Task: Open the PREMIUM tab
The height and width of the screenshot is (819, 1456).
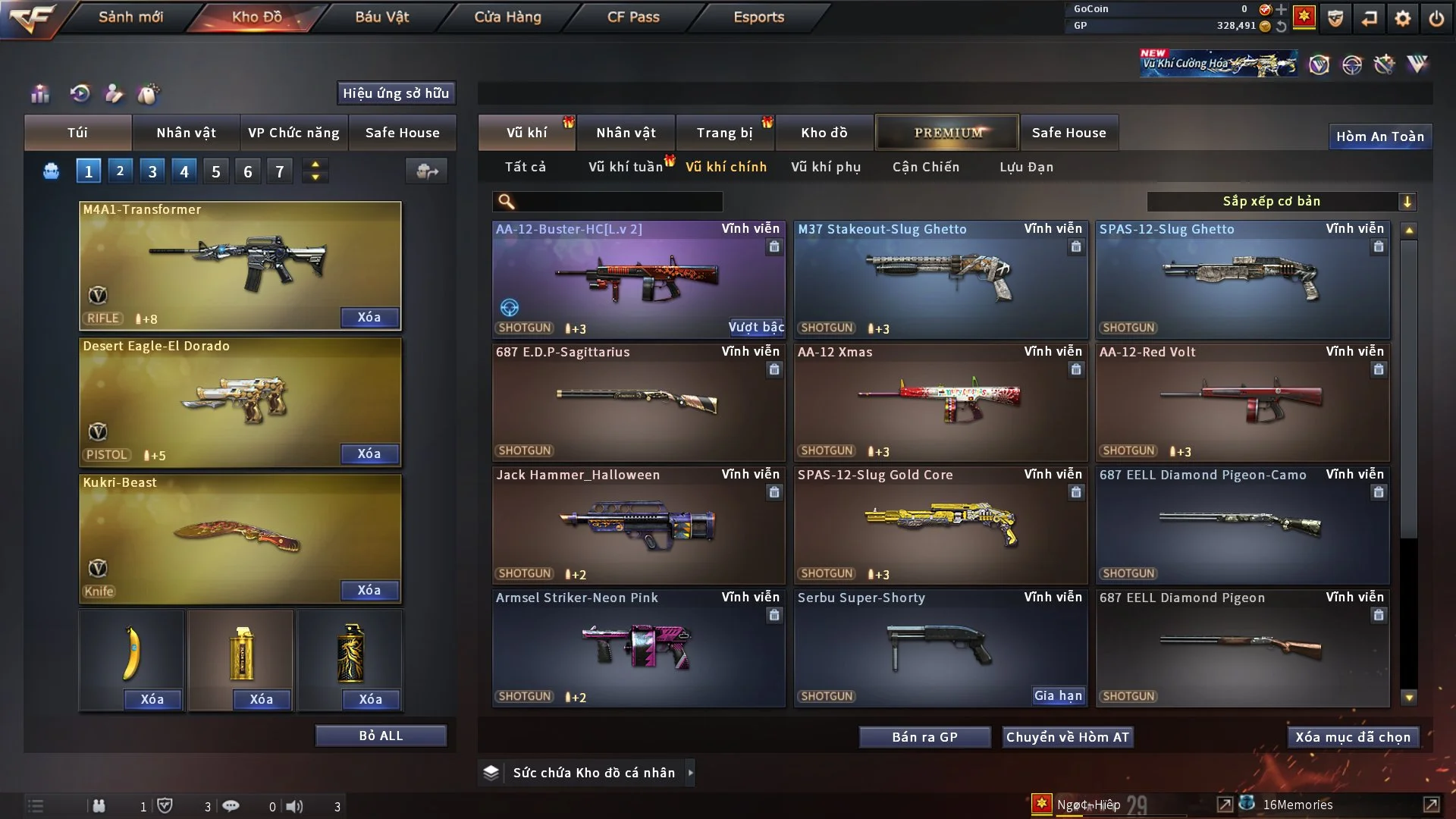Action: click(x=947, y=133)
